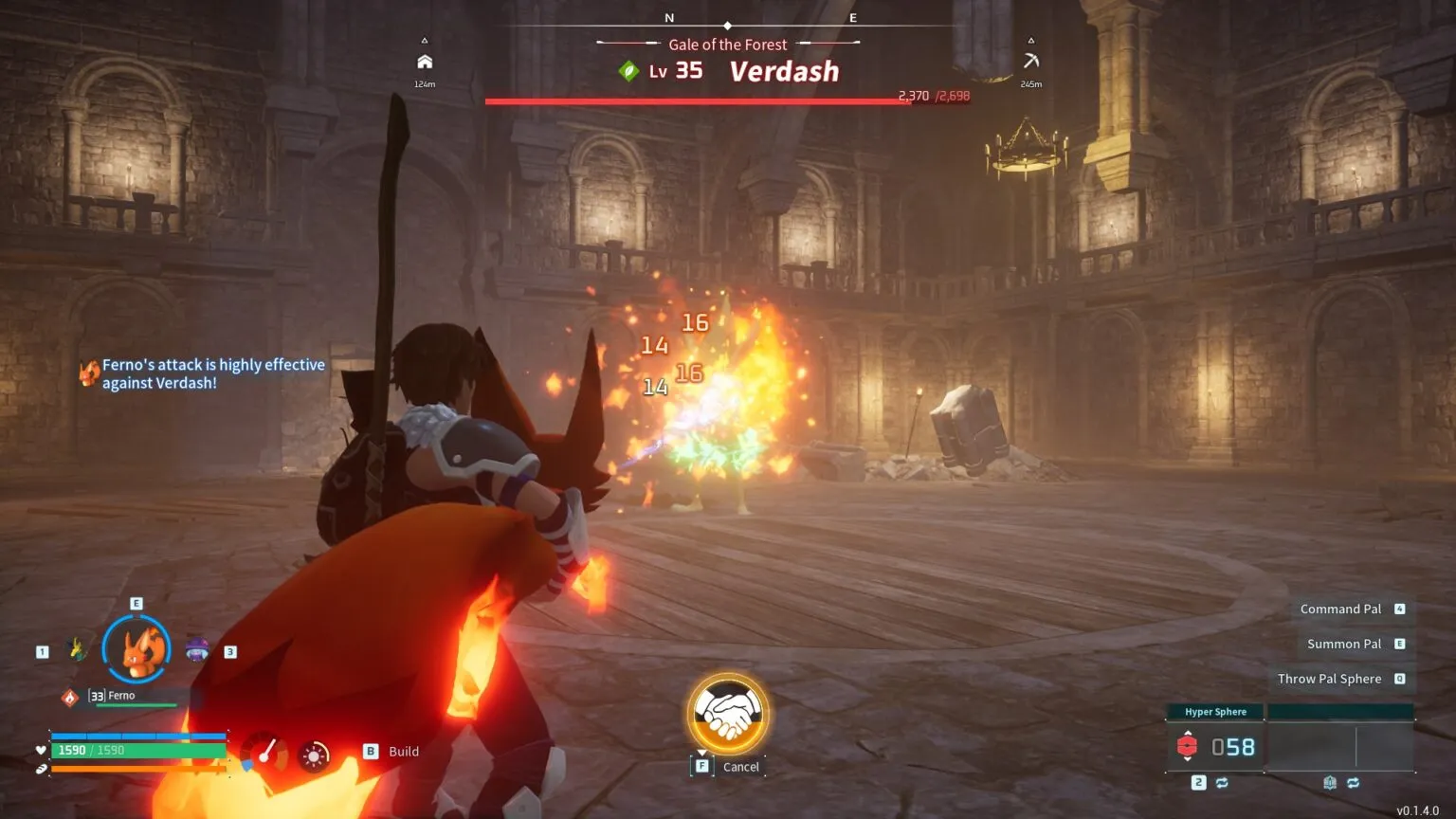This screenshot has height=819, width=1456.
Task: Select the Hyper Sphere slot
Action: pyautogui.click(x=1215, y=746)
